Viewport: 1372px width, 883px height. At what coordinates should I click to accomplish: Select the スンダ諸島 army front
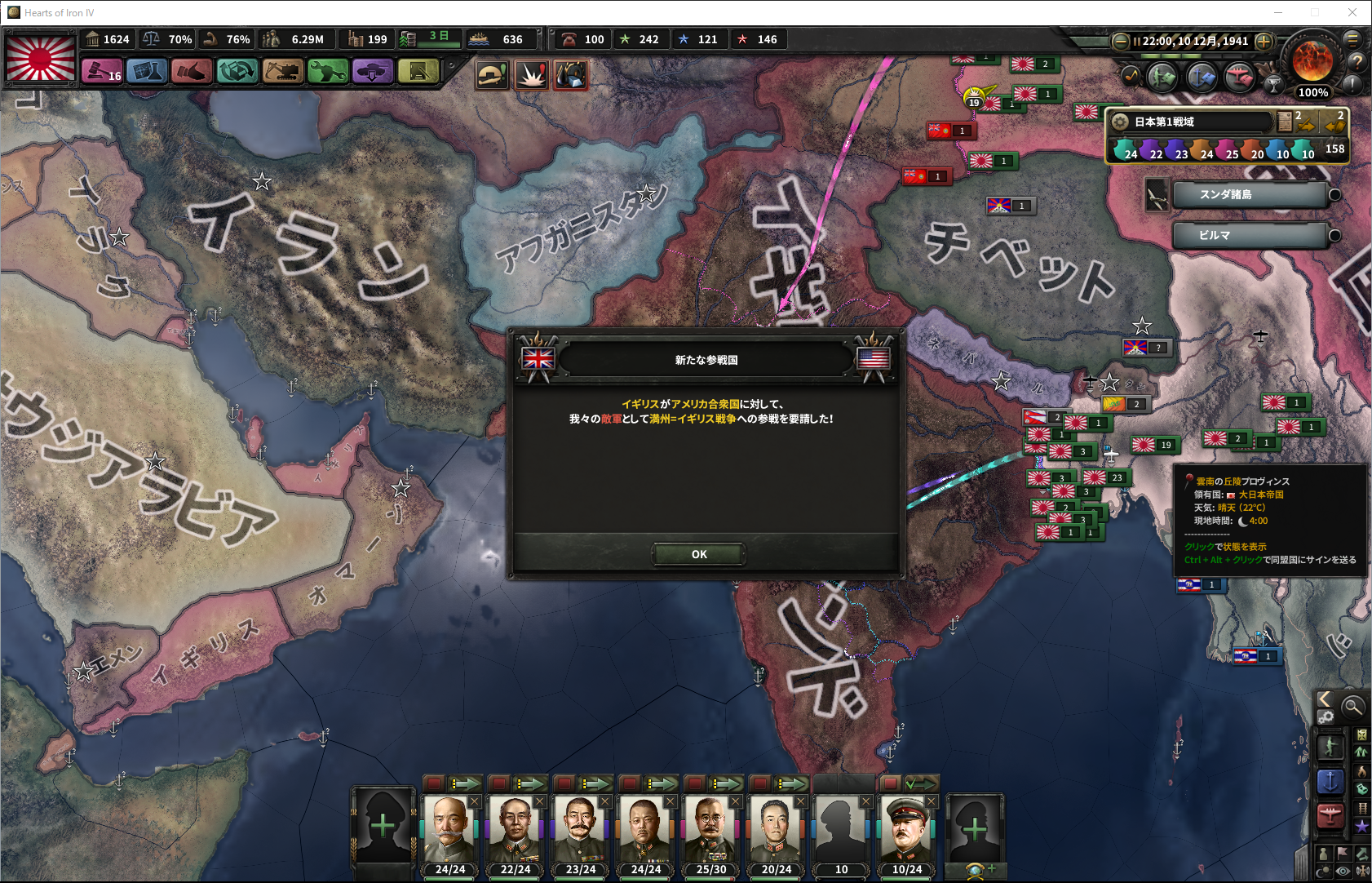[1248, 195]
